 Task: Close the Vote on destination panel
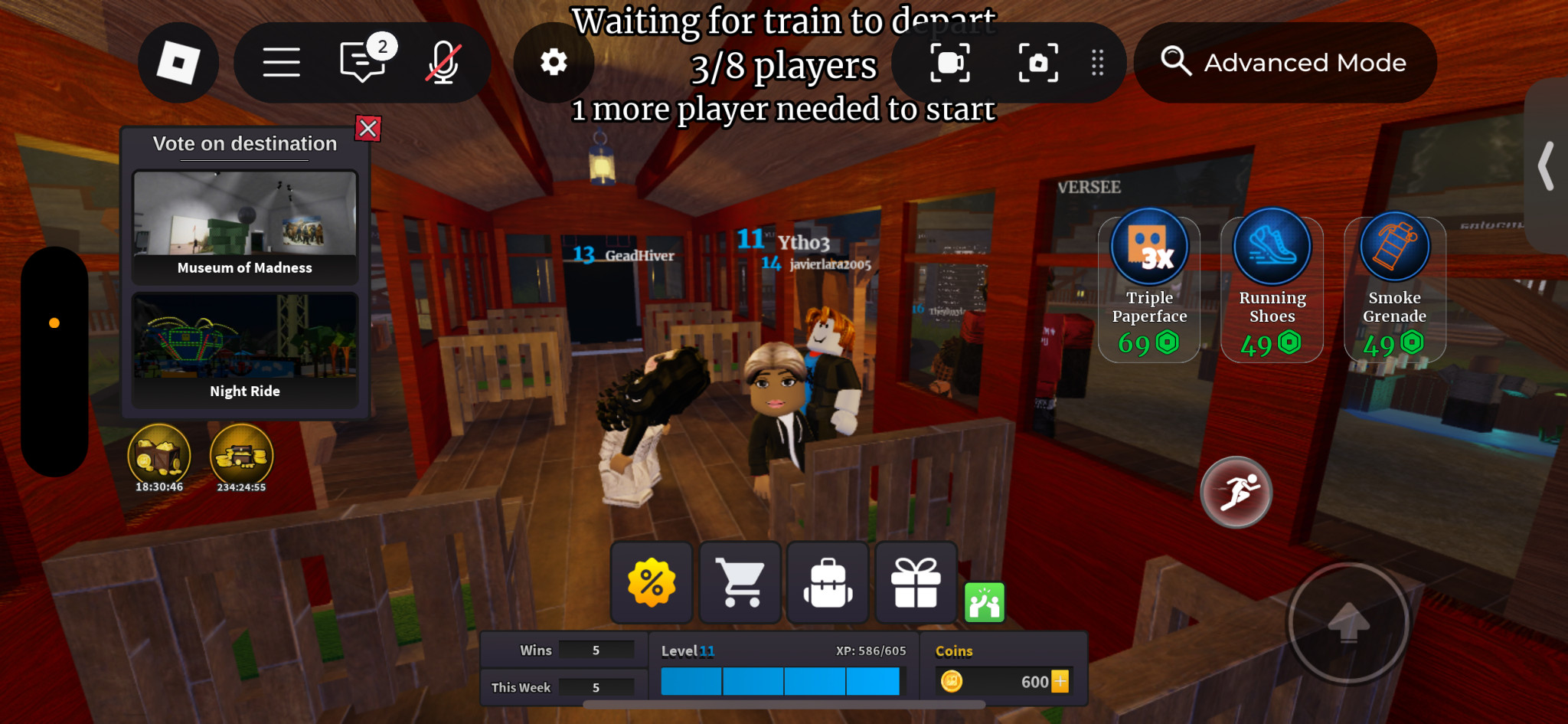[368, 128]
